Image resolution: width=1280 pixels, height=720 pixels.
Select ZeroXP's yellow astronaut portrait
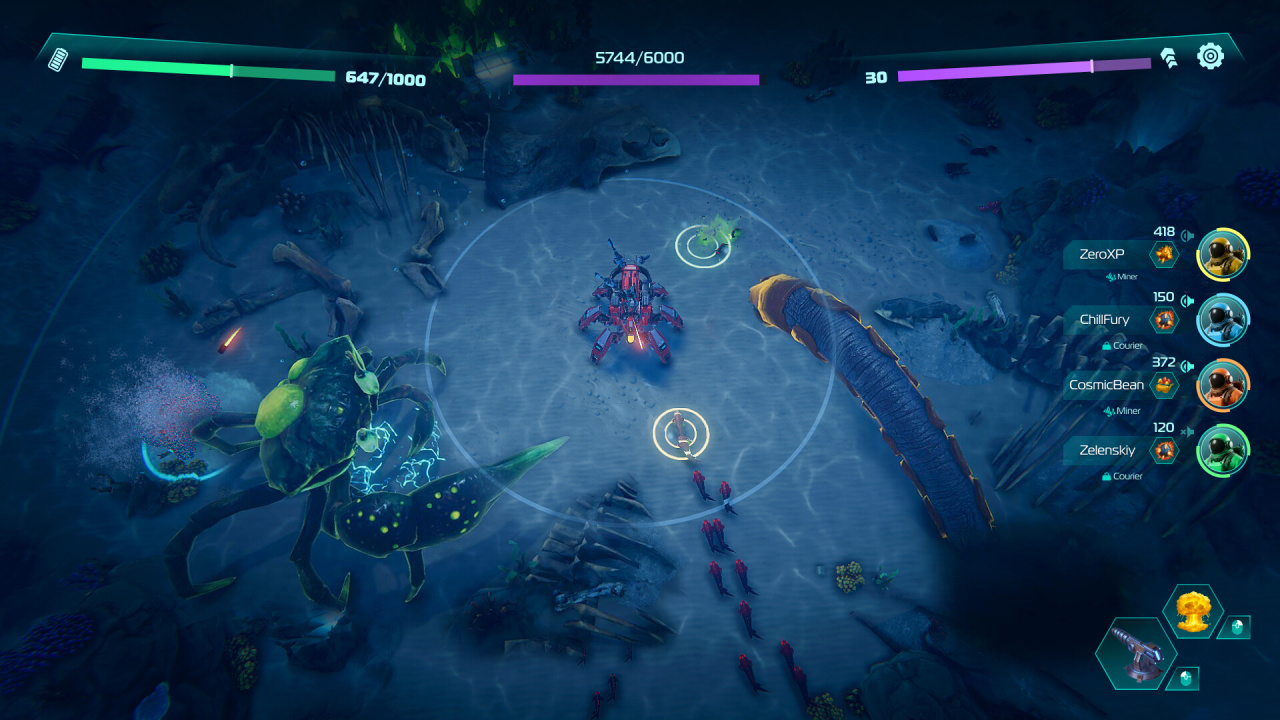(x=1222, y=254)
